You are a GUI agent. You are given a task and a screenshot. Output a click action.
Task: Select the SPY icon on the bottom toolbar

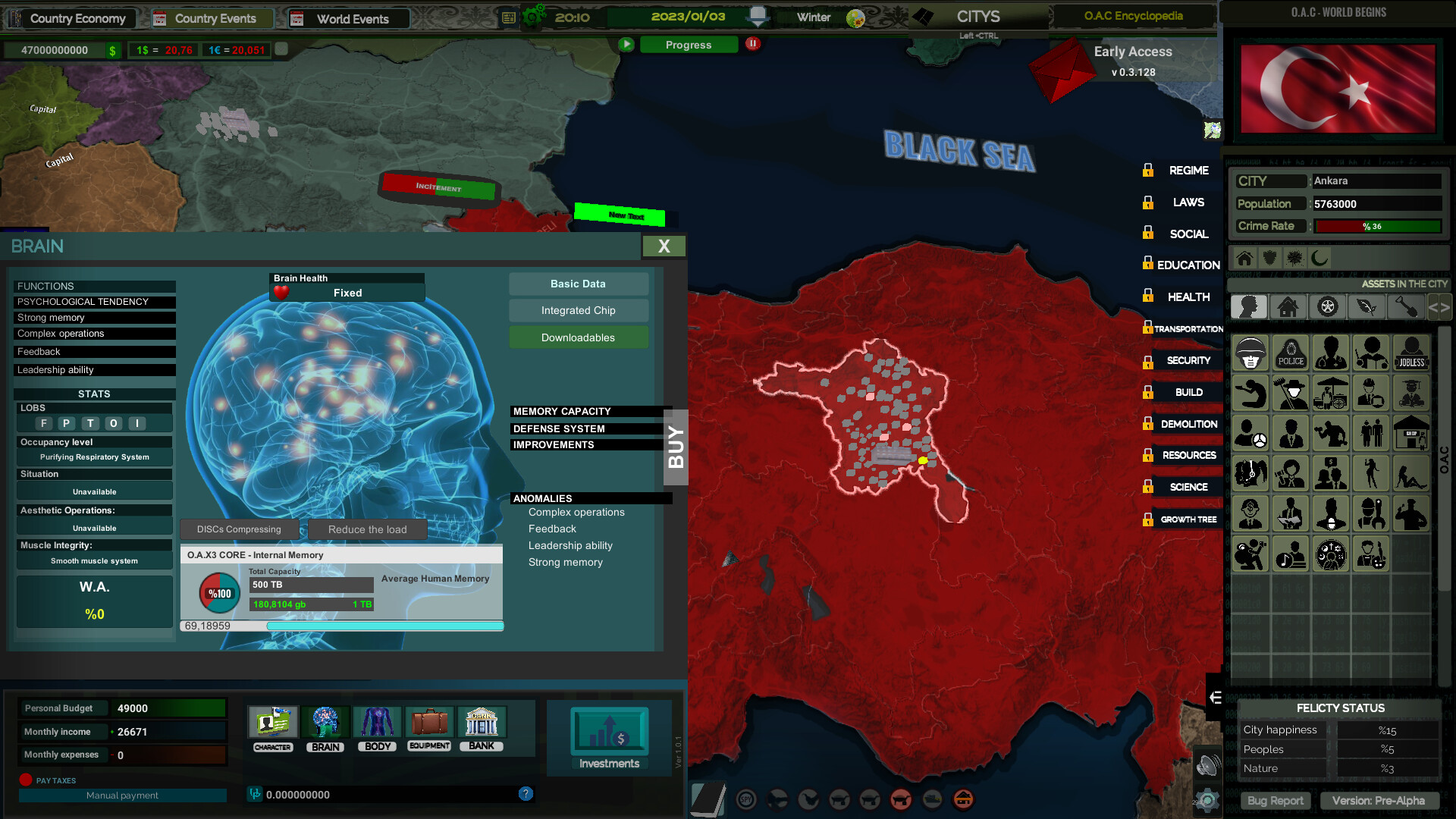[747, 799]
